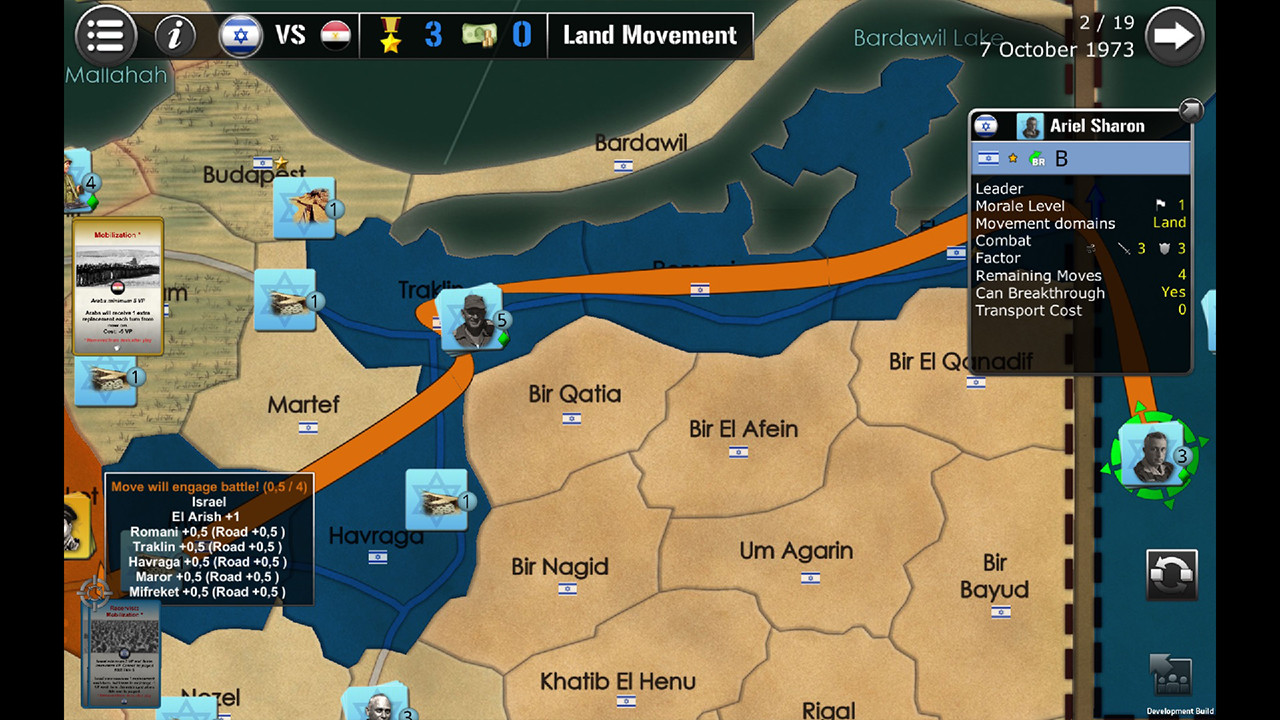1280x720 pixels.
Task: Open the info panel
Action: (x=175, y=36)
